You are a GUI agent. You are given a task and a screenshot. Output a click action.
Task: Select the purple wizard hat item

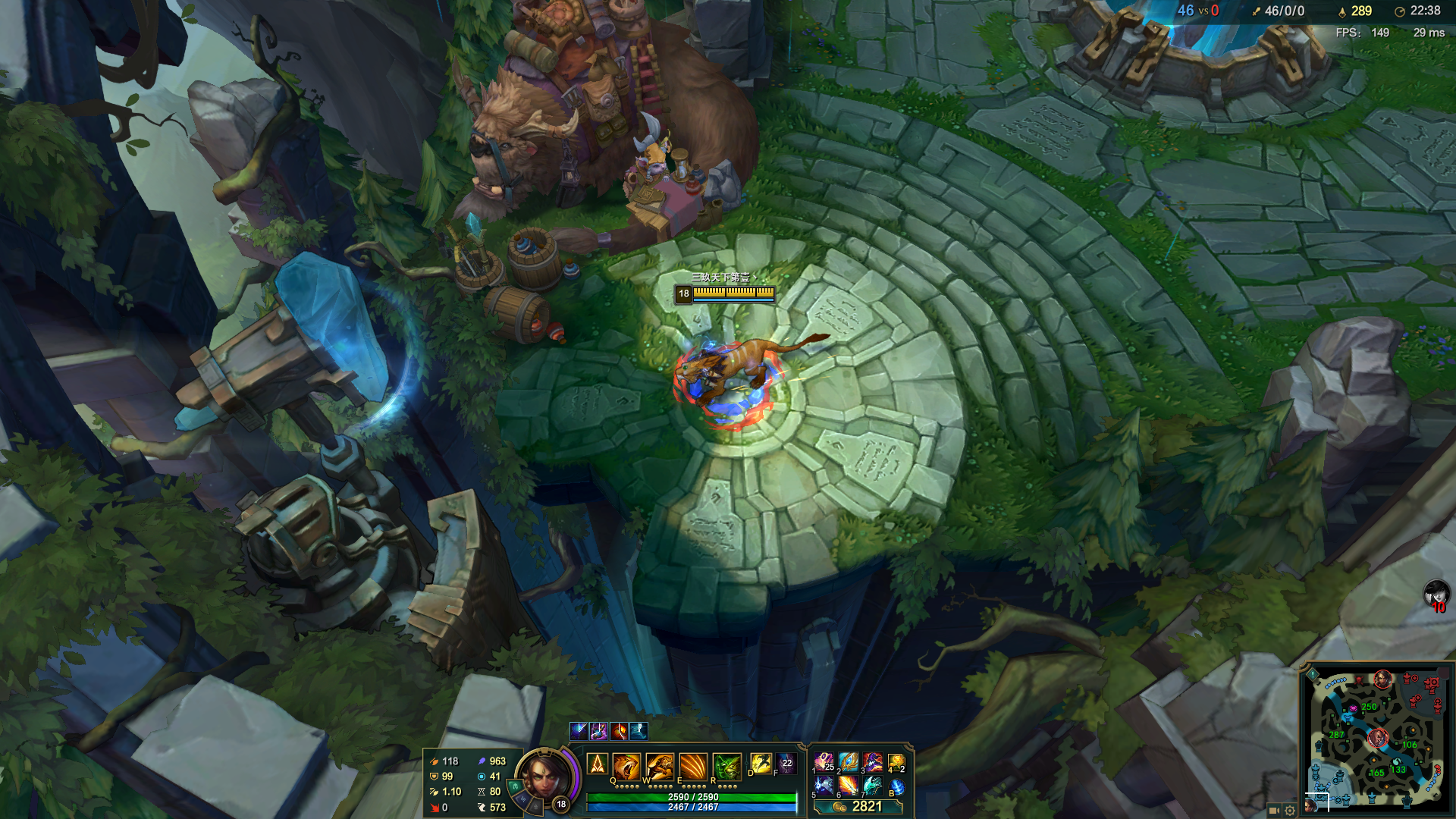tap(873, 762)
